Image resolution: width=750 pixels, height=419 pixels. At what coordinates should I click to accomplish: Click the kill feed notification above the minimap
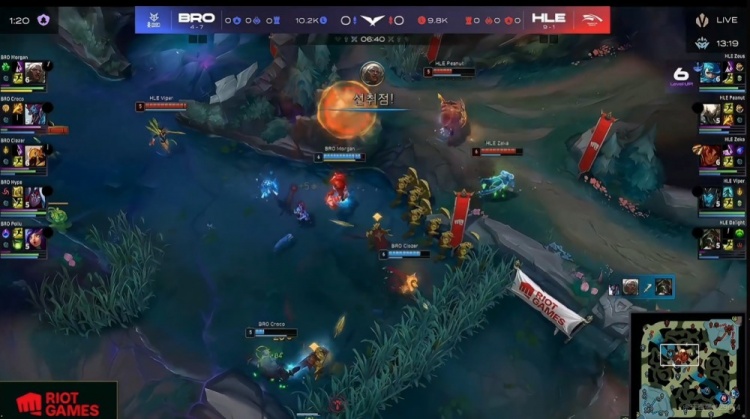640,288
